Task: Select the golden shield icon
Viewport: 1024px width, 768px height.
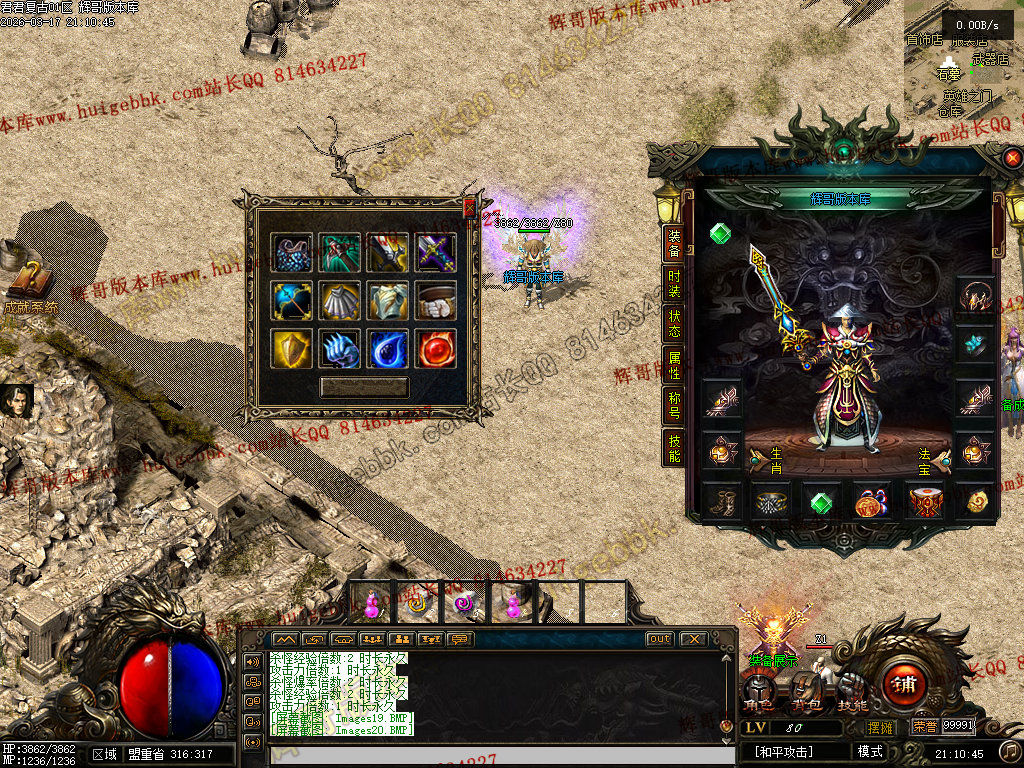Action: tap(291, 348)
